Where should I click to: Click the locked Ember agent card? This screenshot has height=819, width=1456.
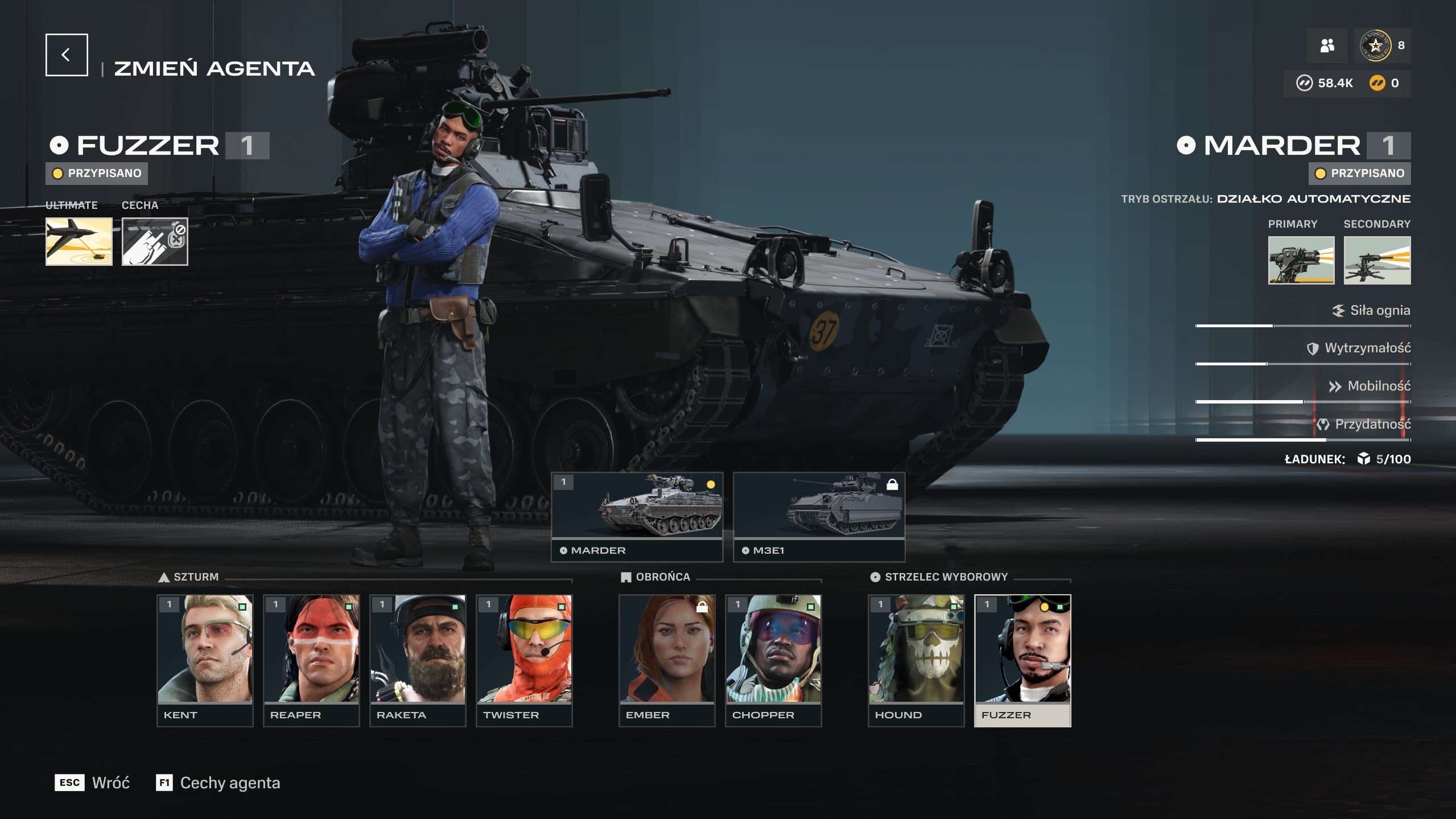click(667, 660)
